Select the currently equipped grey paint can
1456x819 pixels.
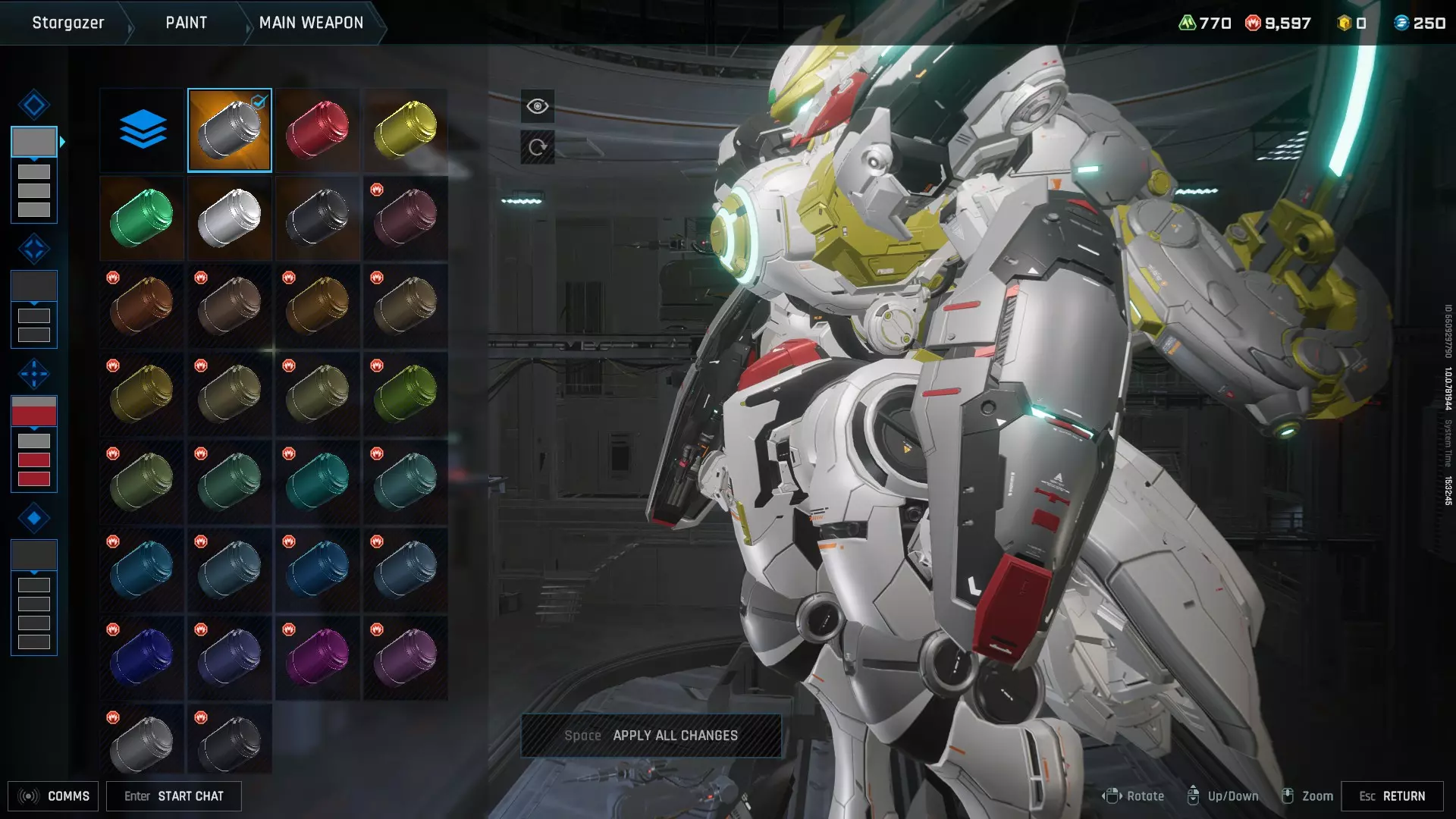[230, 130]
